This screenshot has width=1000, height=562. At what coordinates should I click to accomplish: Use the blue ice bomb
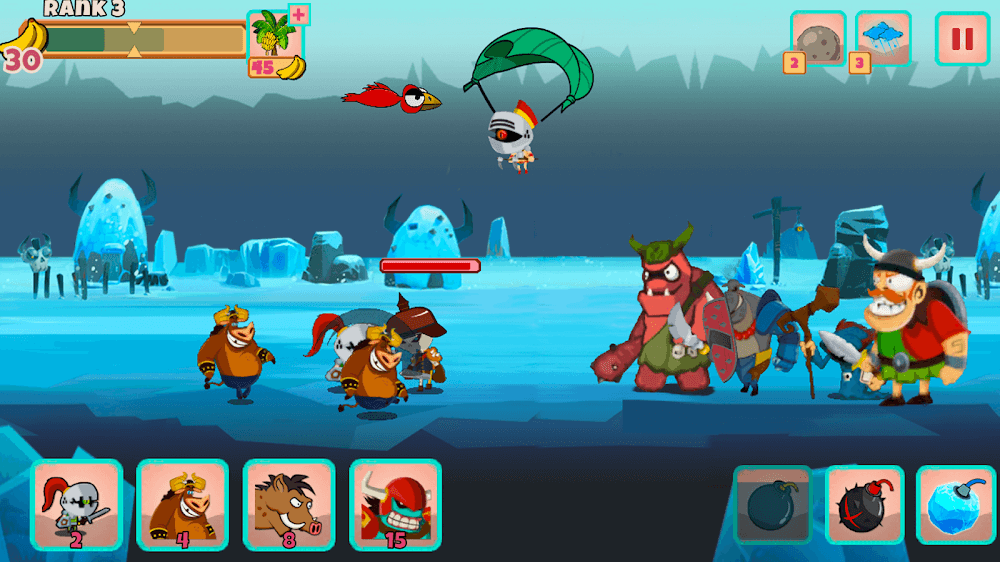(955, 505)
